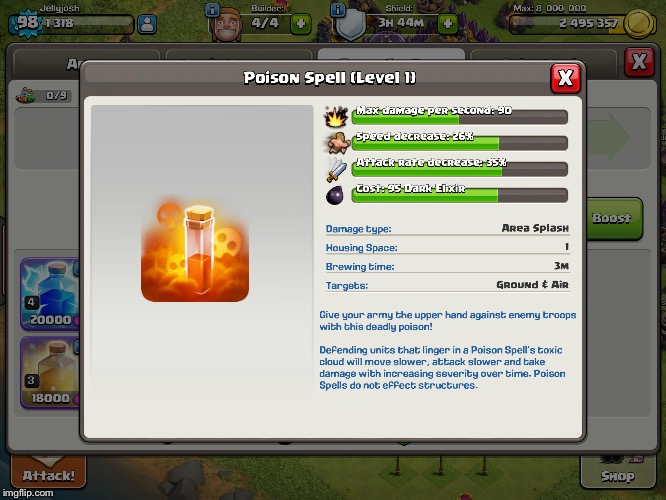Image resolution: width=666 pixels, height=500 pixels.
Task: Tap the green Boost button
Action: pos(611,217)
